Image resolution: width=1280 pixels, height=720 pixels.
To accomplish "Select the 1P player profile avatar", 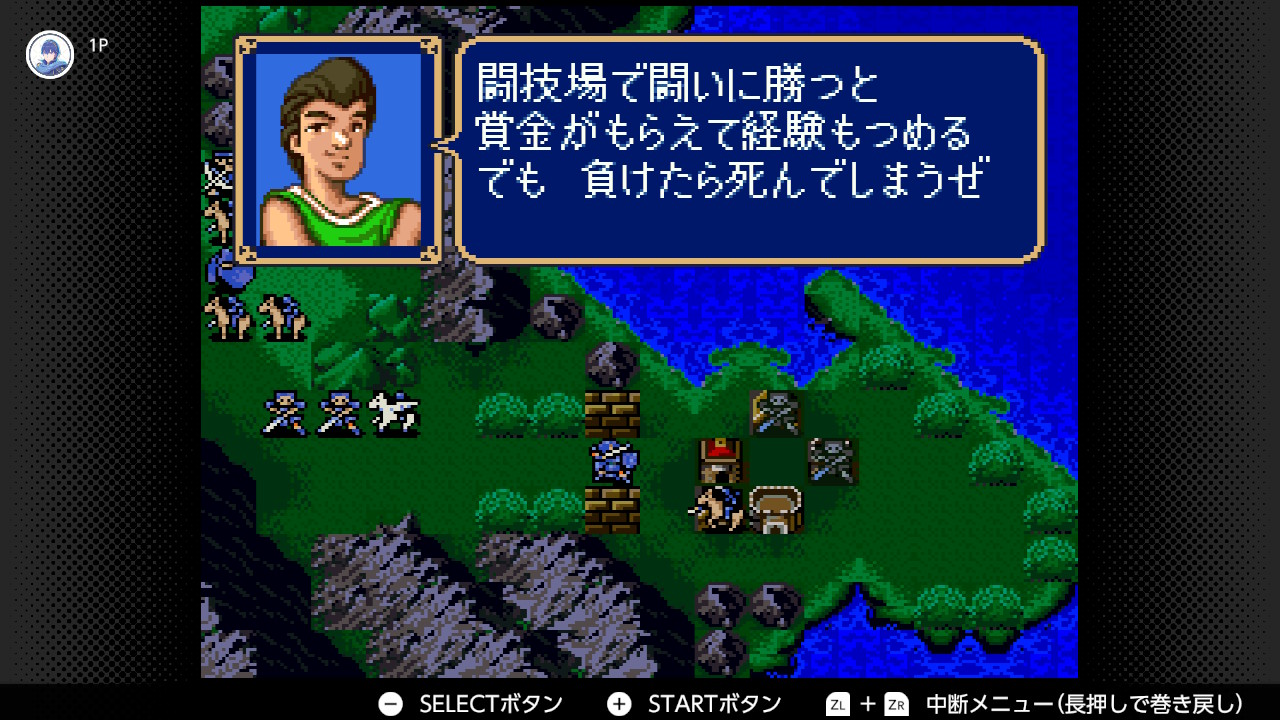I will coord(50,55).
